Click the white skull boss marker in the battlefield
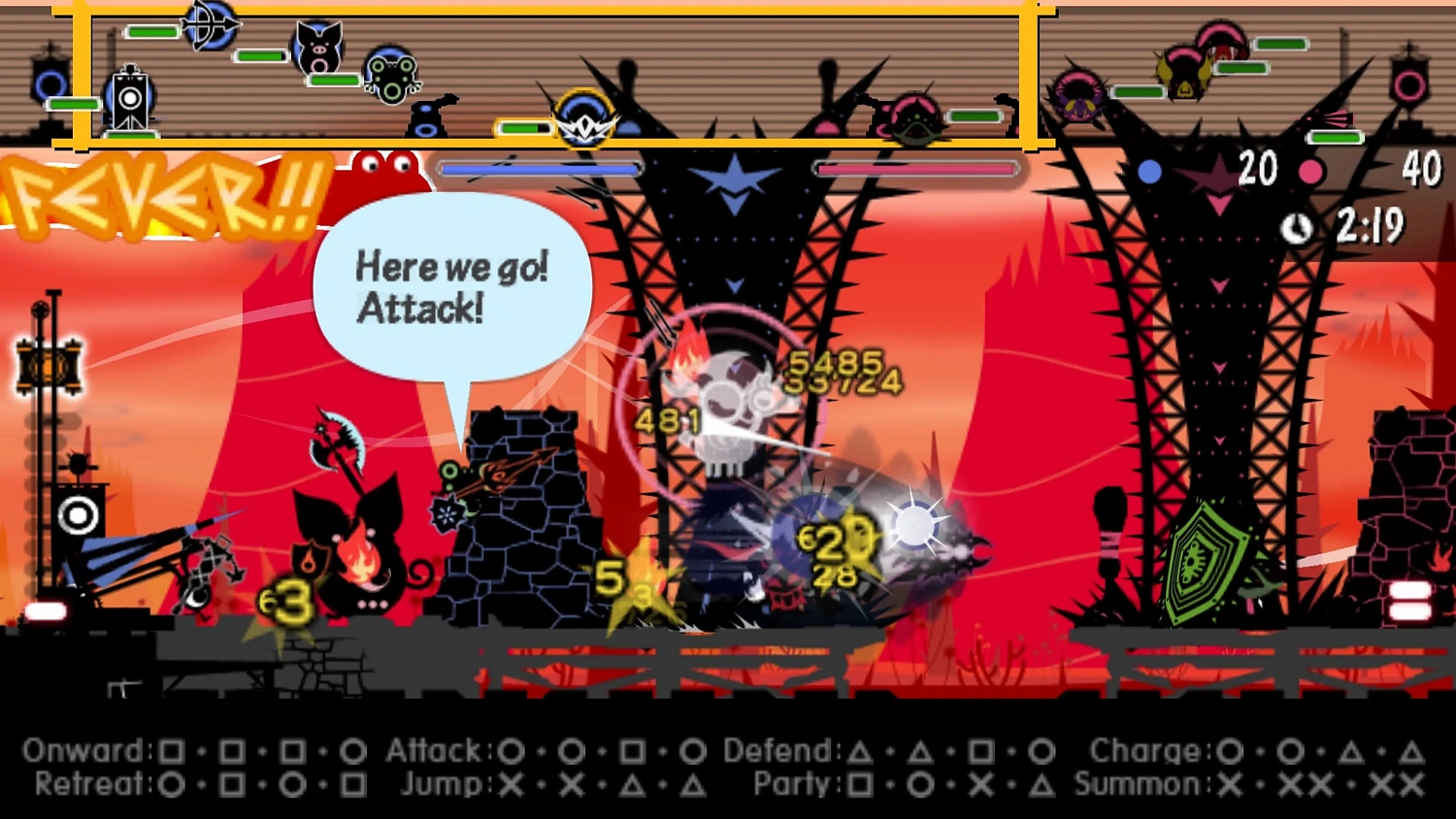The width and height of the screenshot is (1456, 819). click(730, 398)
